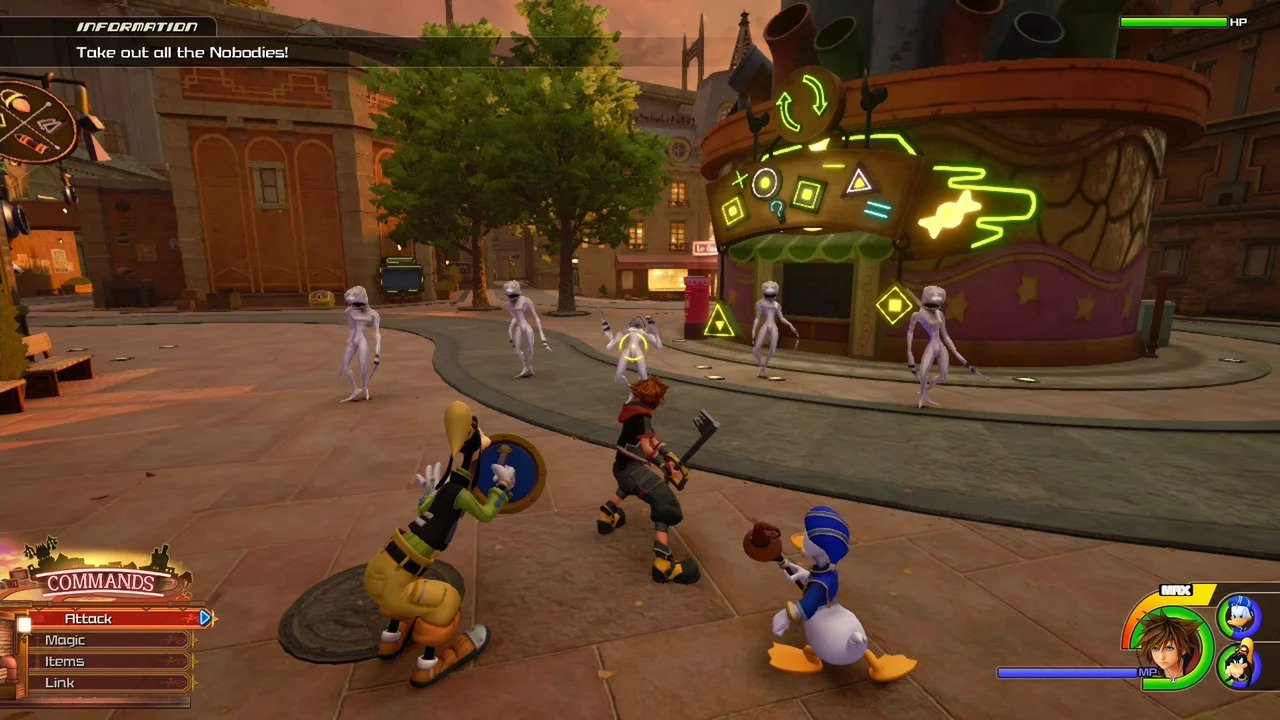Screen dimensions: 1280x720
Task: Click the Commands menu header
Action: tap(100, 582)
